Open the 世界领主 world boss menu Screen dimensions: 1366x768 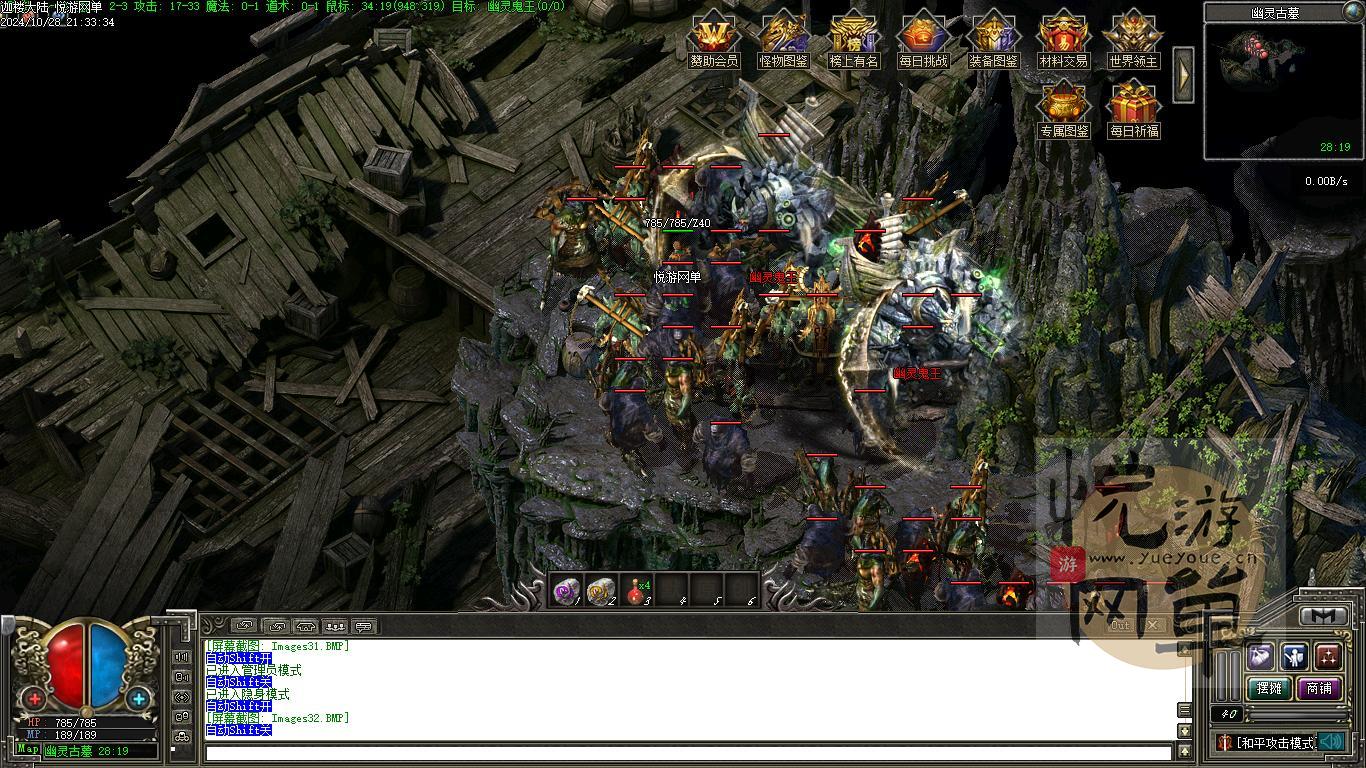click(1133, 40)
